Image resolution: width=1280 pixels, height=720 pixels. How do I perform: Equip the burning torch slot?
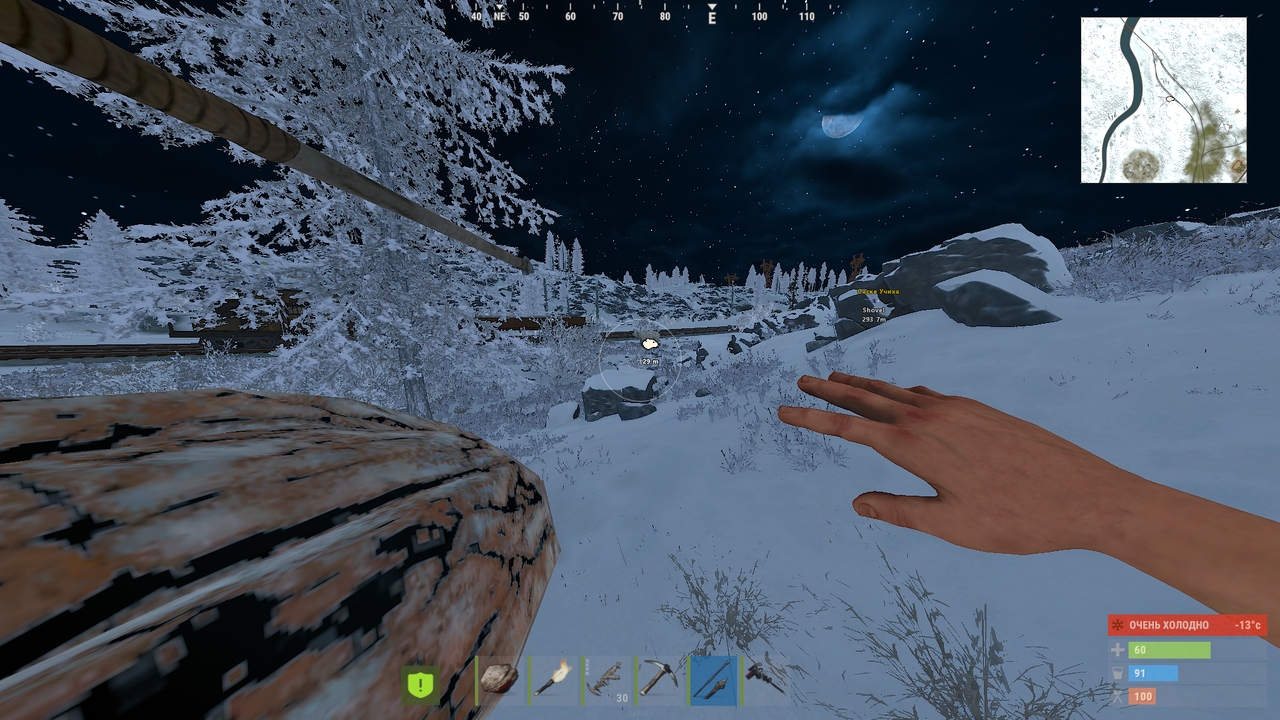pos(553,680)
